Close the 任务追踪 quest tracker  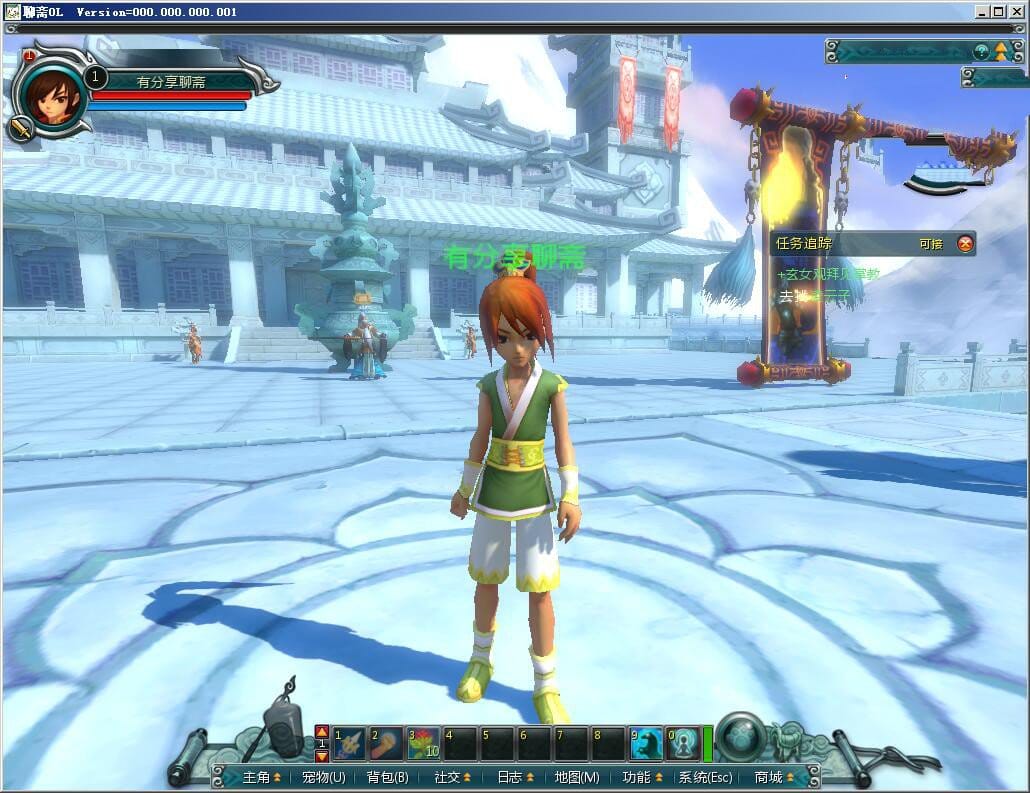pos(965,243)
